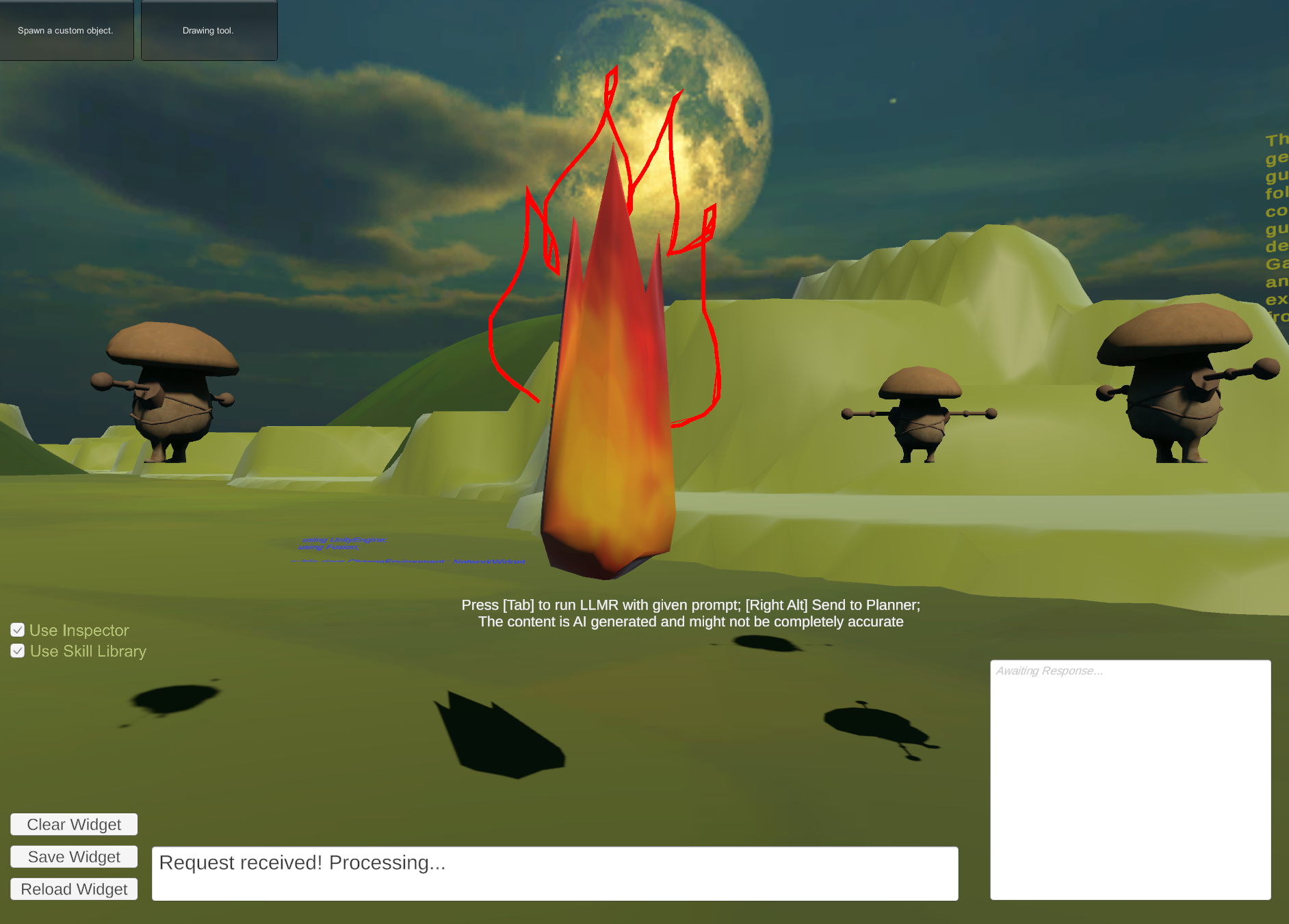Viewport: 1289px width, 924px height.
Task: Toggle the Use Inspector checkbox
Action: click(x=18, y=630)
